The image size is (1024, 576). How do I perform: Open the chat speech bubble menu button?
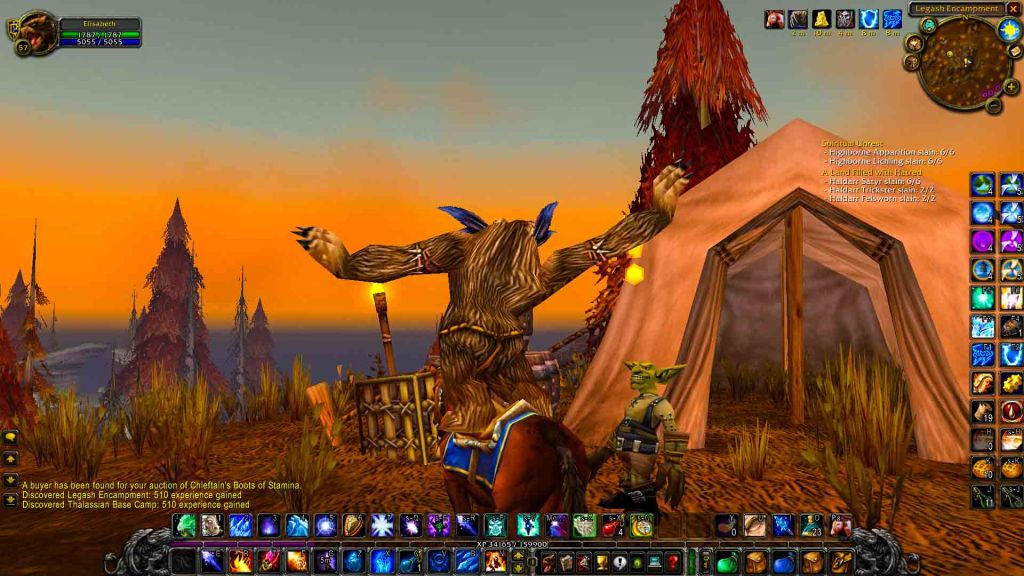point(10,437)
